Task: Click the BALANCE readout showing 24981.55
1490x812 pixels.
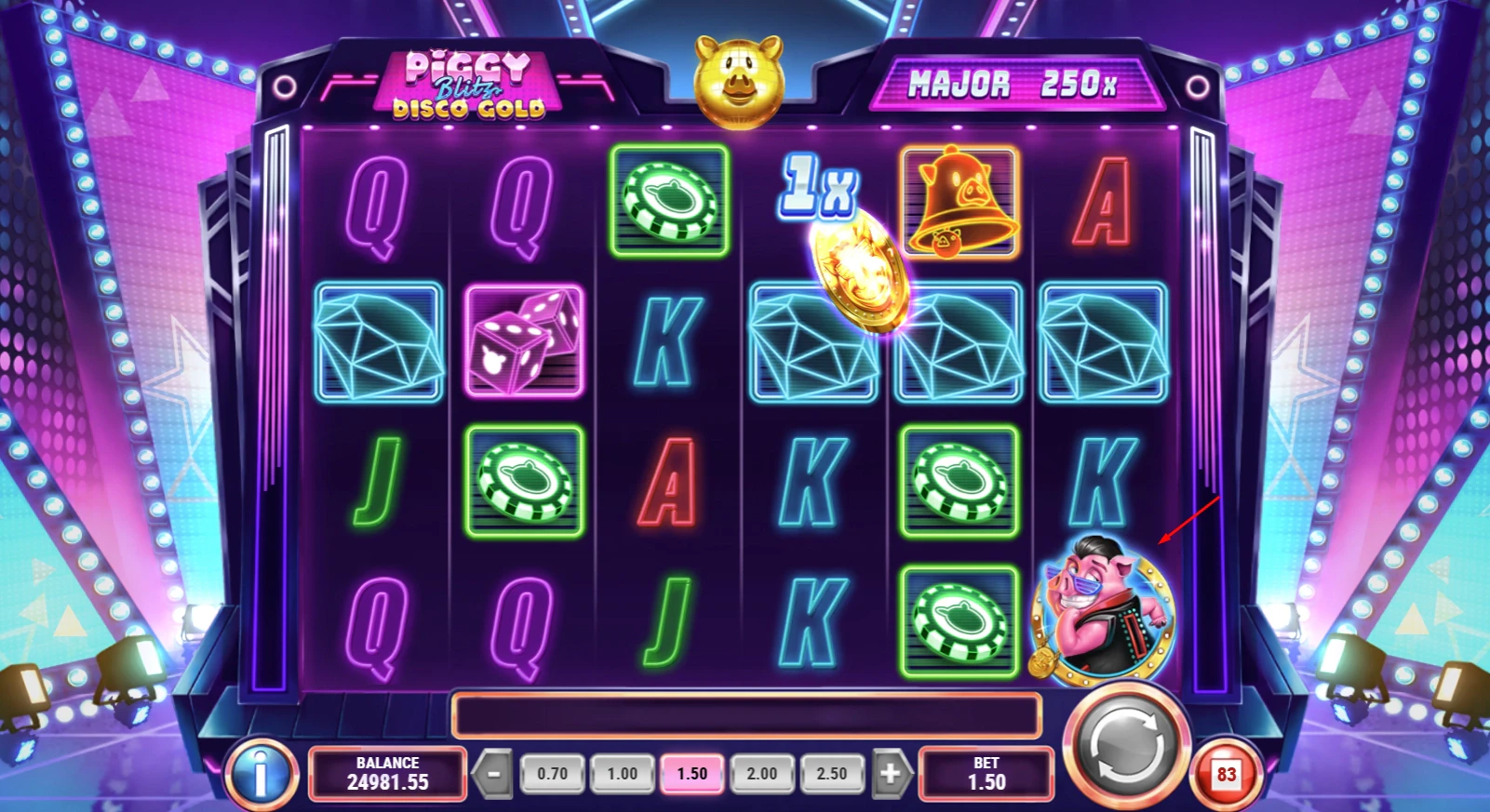Action: [x=387, y=773]
